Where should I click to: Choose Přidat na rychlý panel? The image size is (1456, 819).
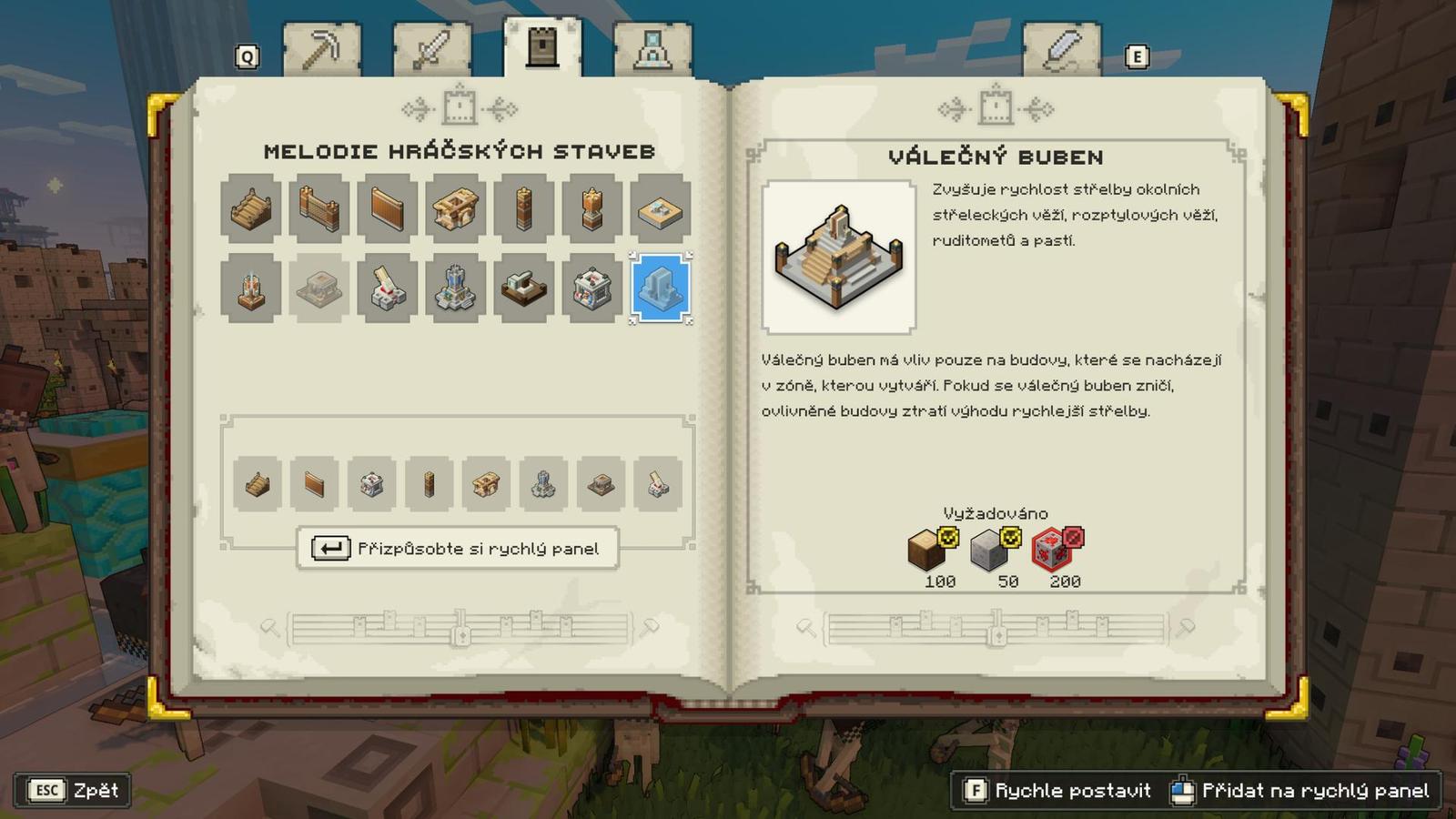click(1301, 790)
